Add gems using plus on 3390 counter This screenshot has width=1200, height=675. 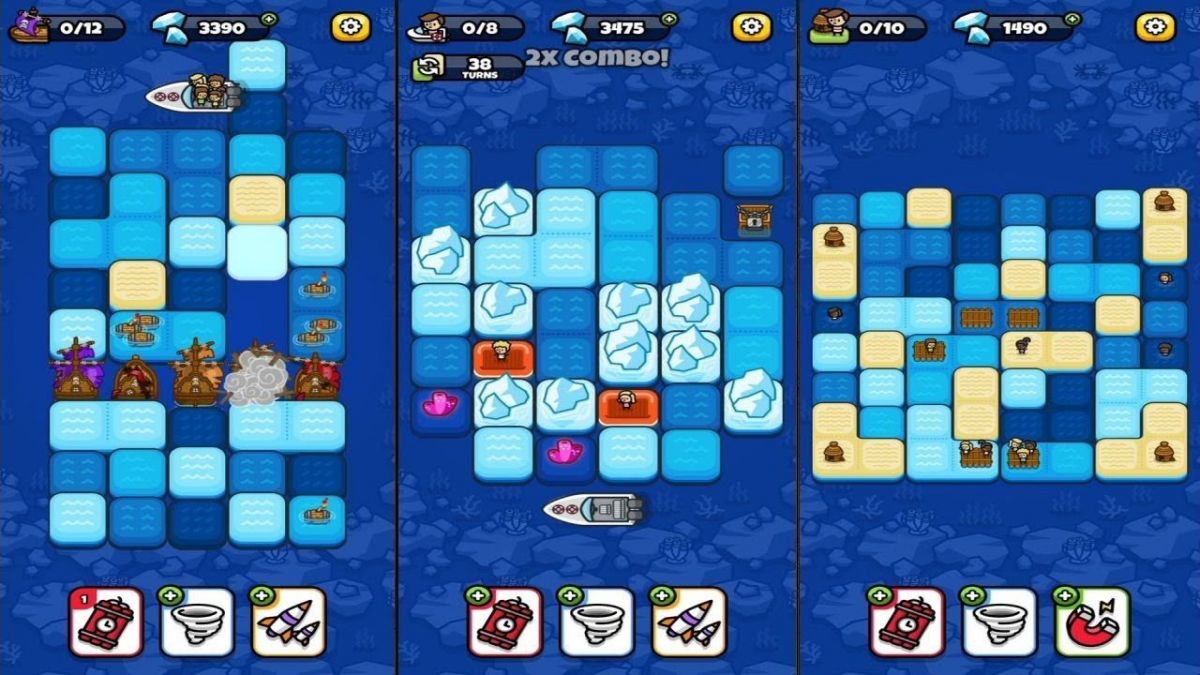click(x=269, y=19)
